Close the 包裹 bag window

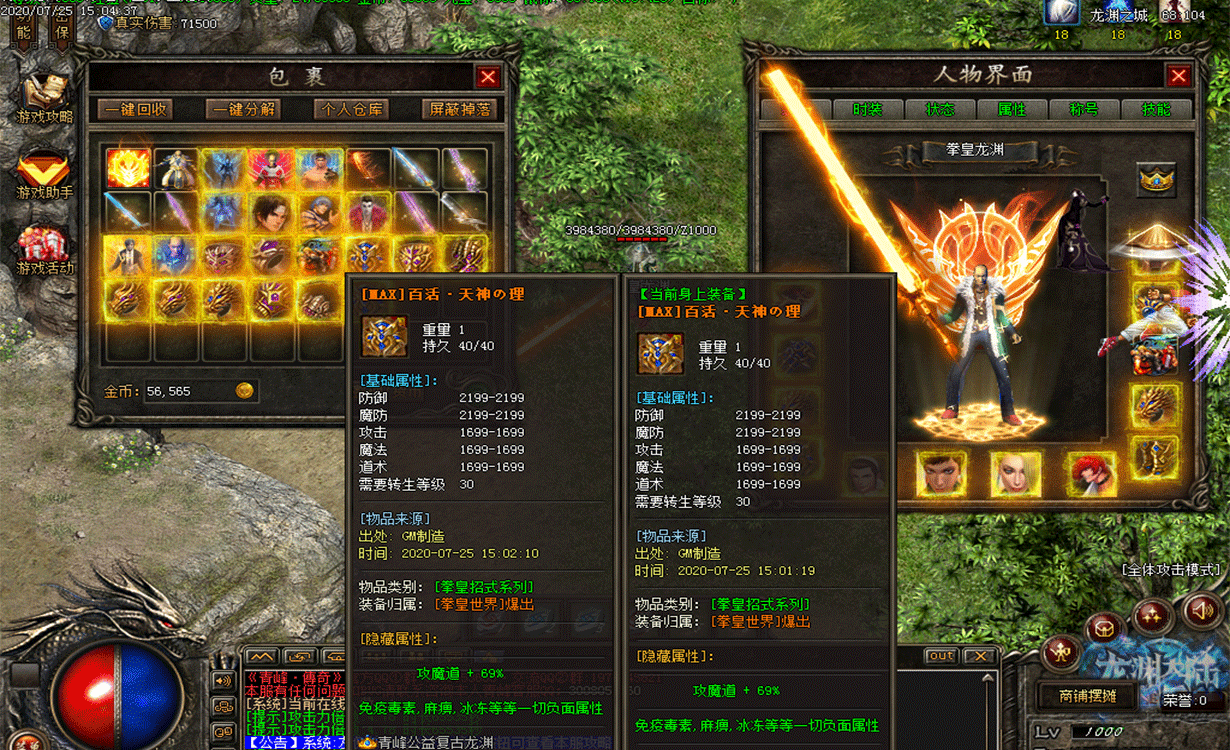pos(488,77)
